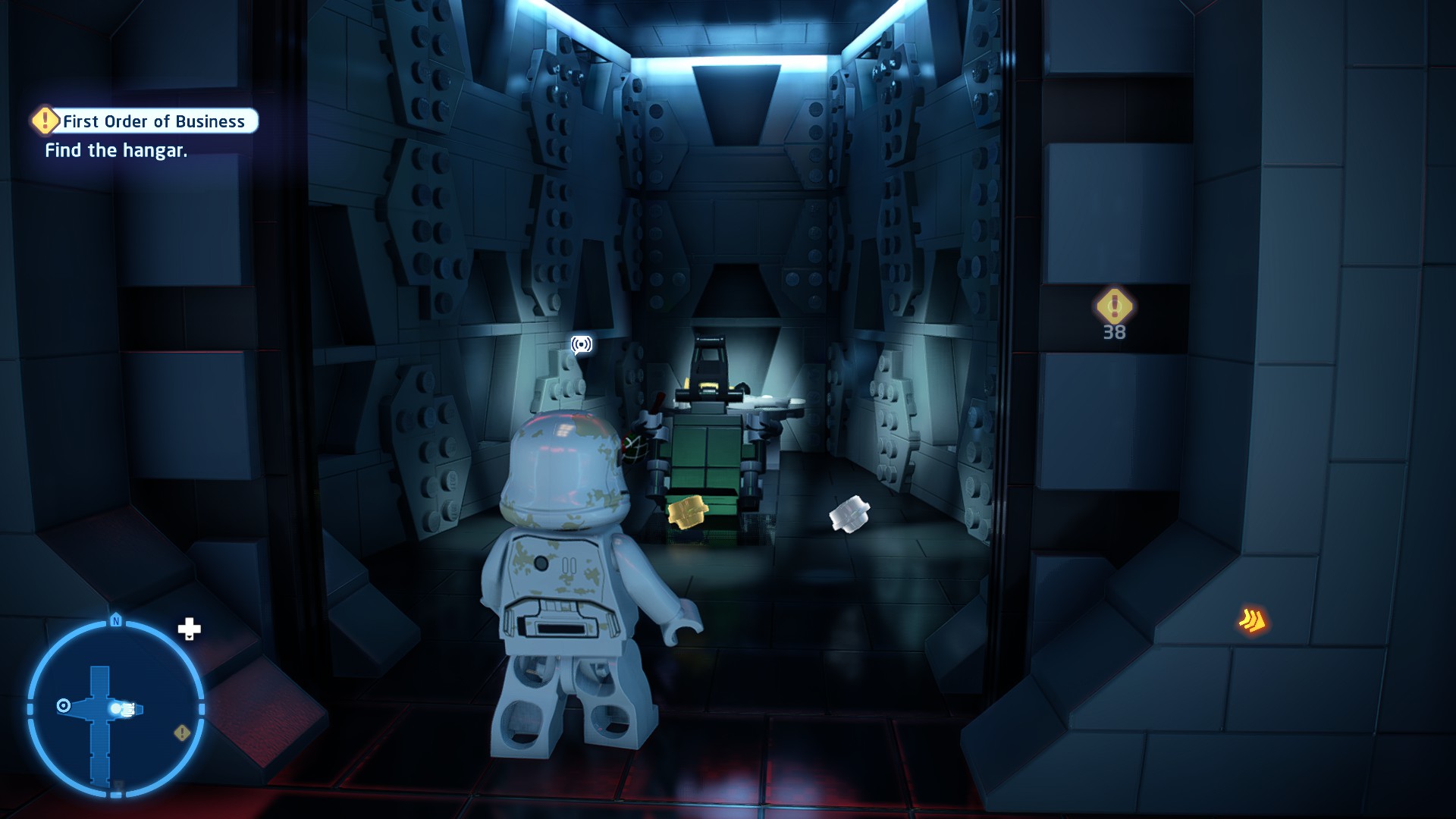Click the quest diamond marker on the minimap

point(182,733)
